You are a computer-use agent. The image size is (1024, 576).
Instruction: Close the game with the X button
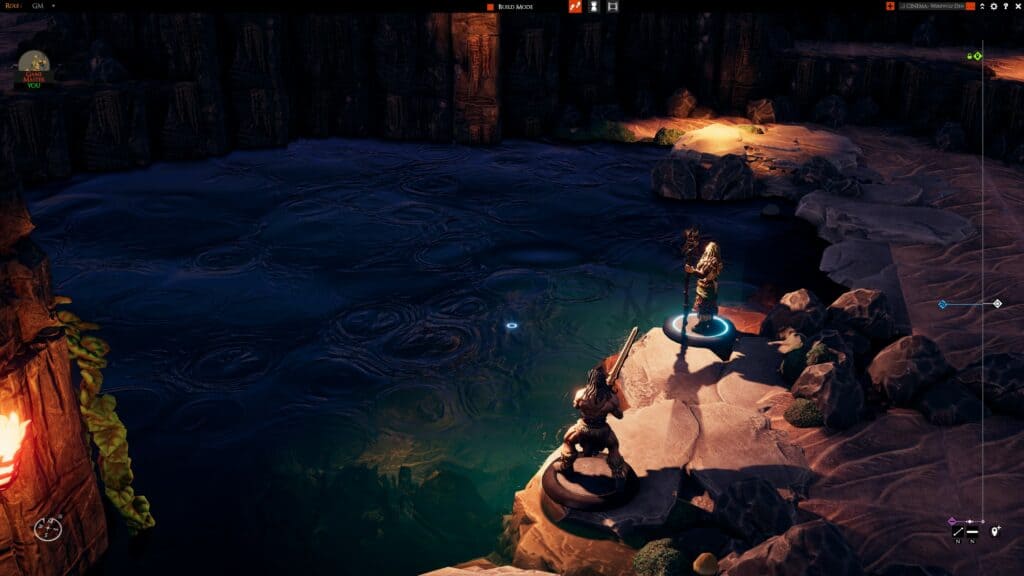(1016, 7)
